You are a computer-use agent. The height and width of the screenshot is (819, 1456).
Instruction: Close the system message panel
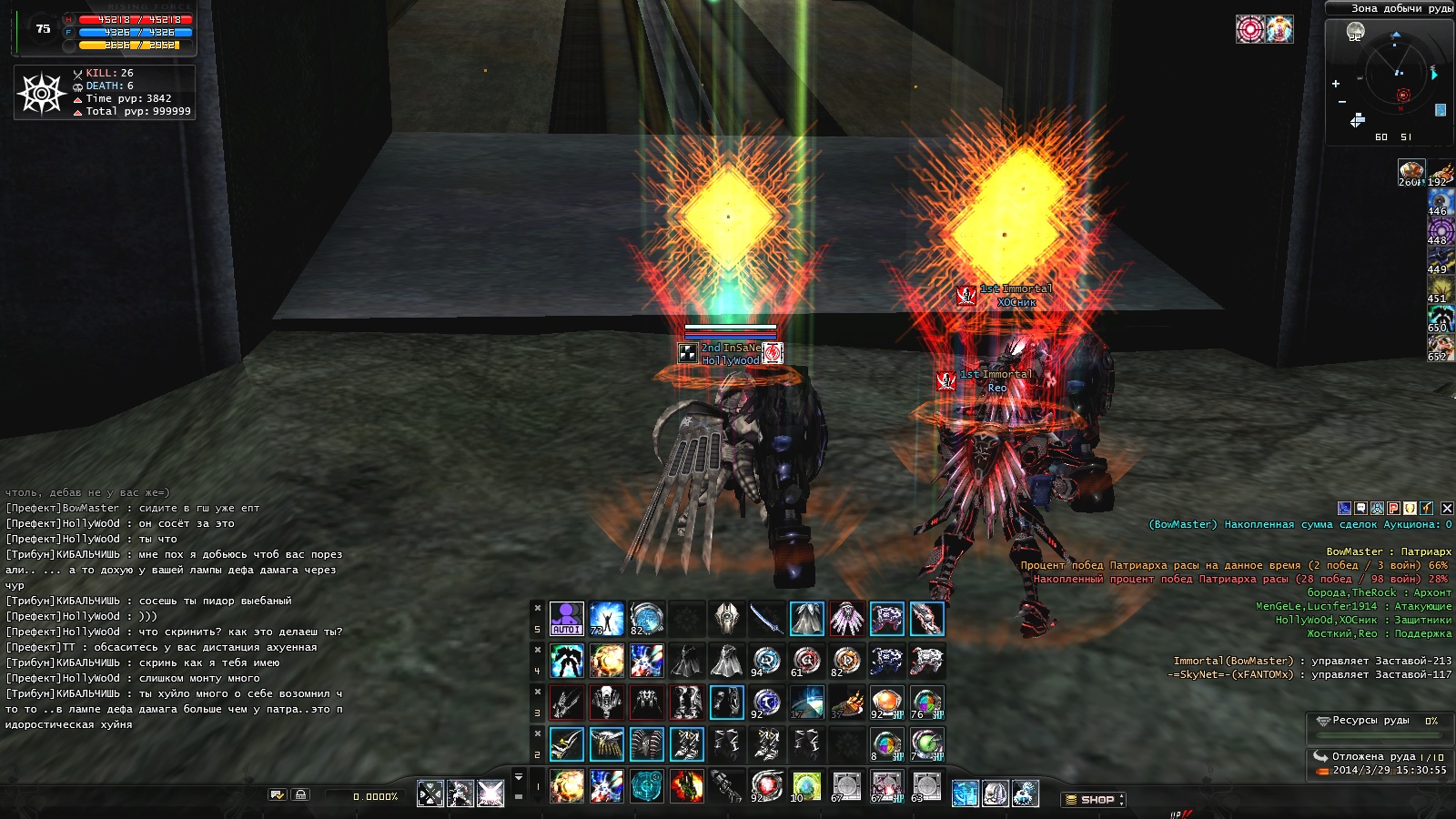(1447, 509)
